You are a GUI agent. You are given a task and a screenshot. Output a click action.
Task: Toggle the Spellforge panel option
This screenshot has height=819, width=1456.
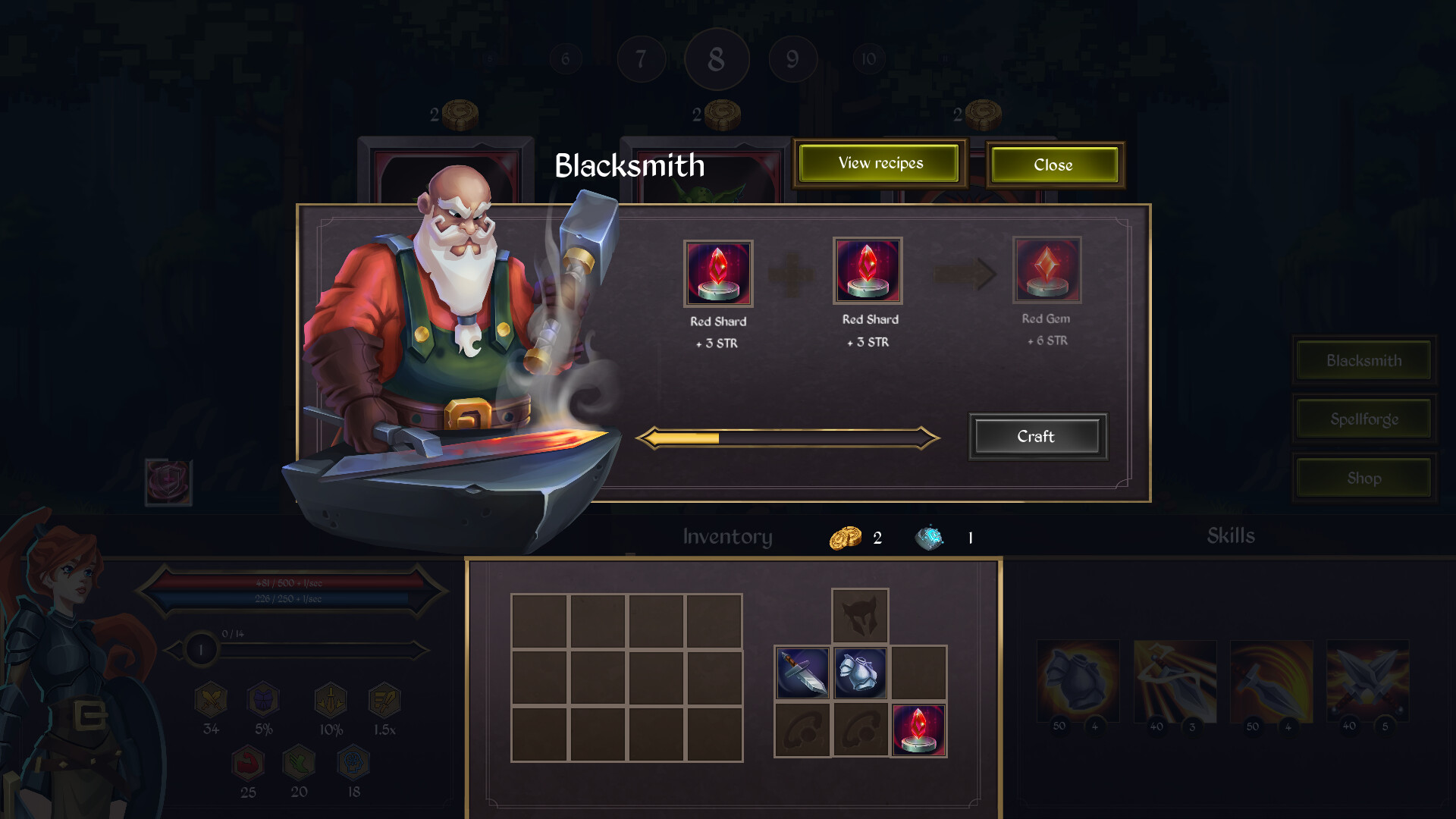[1363, 419]
